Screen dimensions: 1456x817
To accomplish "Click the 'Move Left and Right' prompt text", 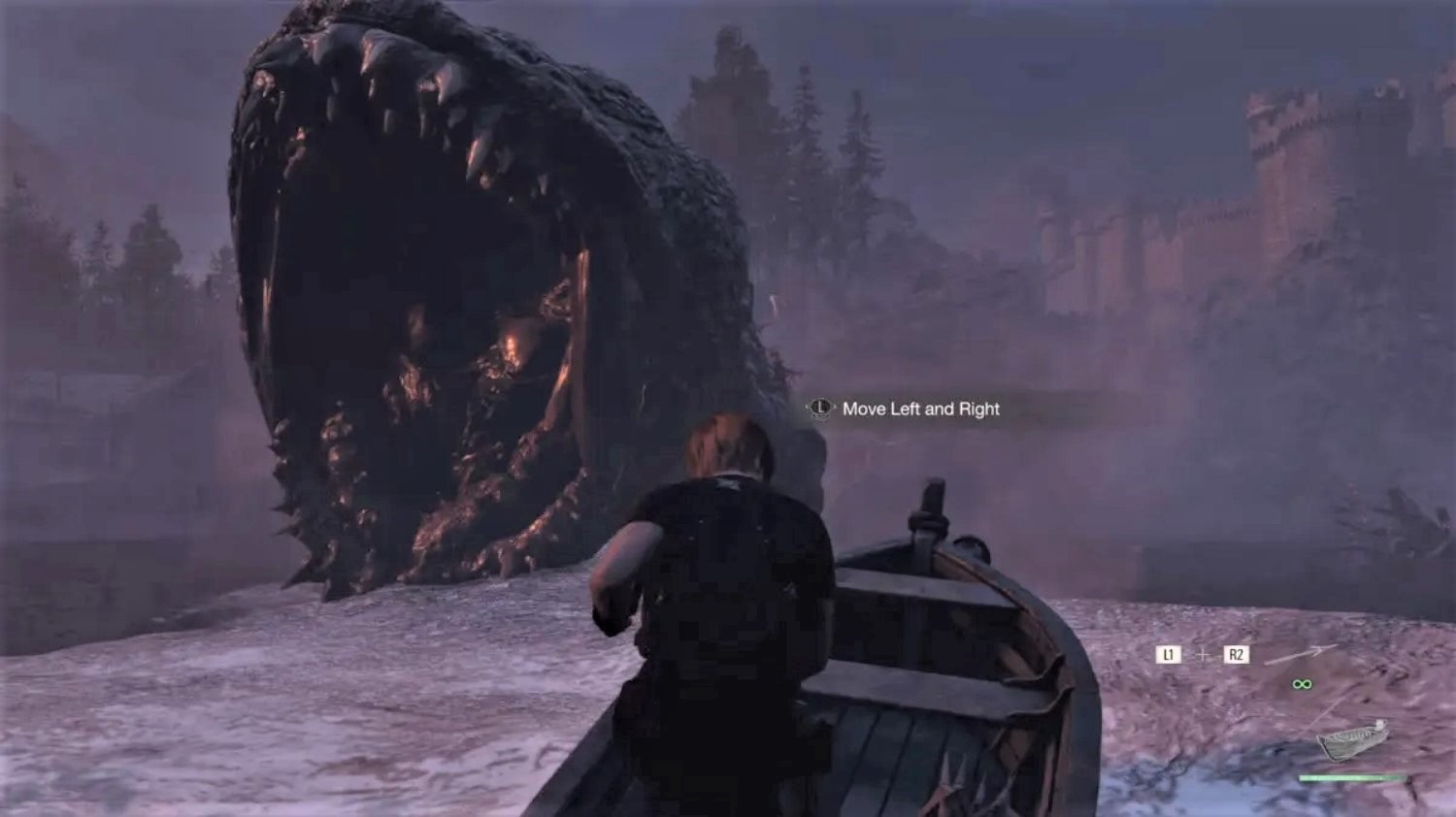I will [922, 409].
